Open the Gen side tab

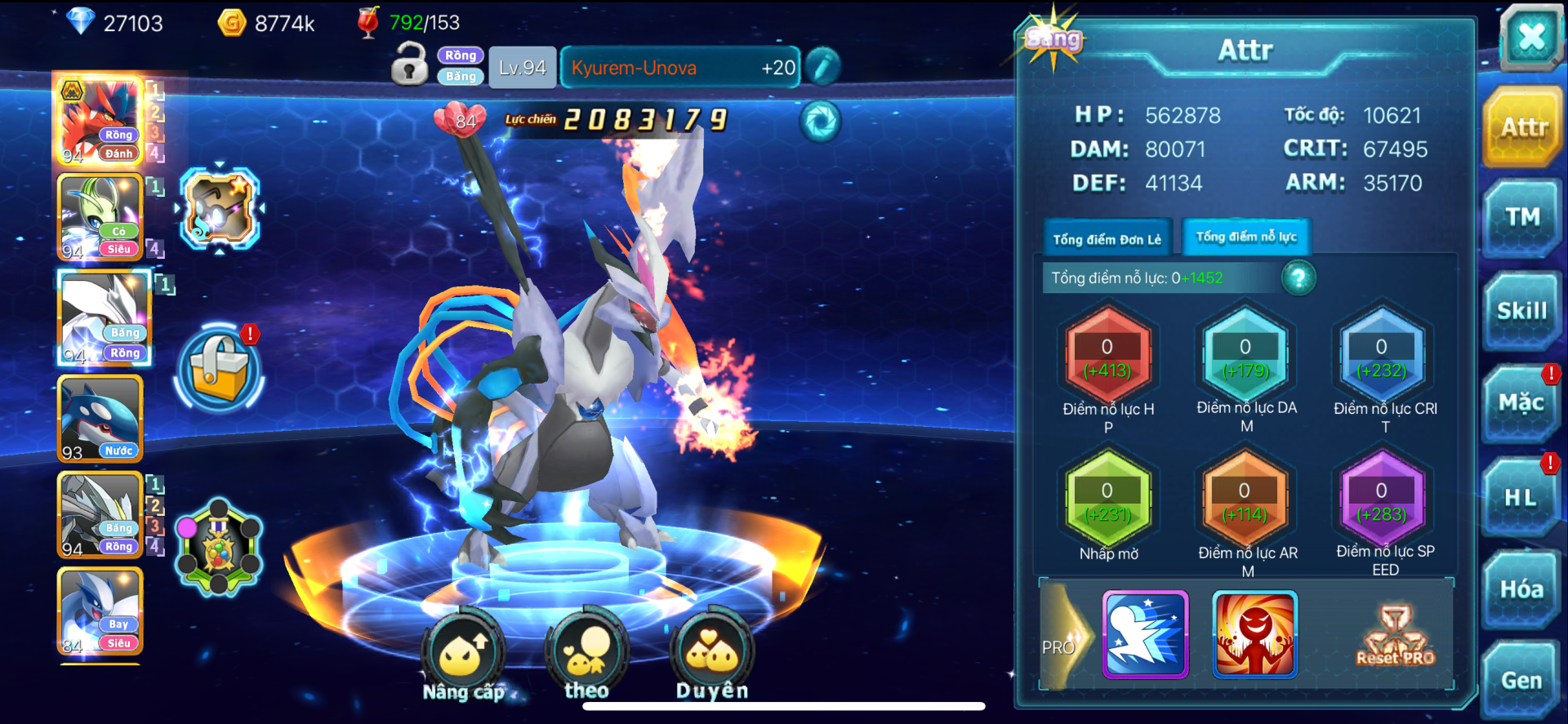pyautogui.click(x=1521, y=681)
